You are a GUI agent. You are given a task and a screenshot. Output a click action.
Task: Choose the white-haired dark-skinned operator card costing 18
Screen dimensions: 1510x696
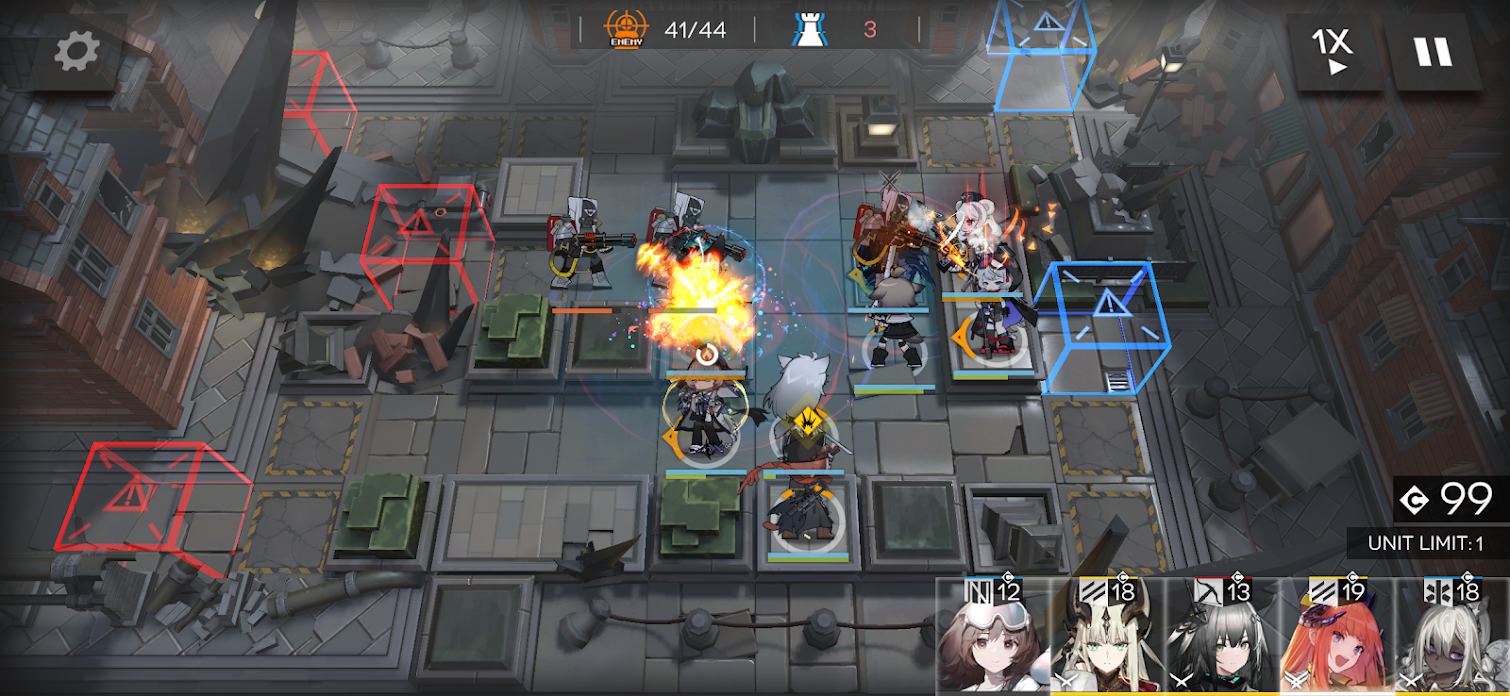point(1453,638)
